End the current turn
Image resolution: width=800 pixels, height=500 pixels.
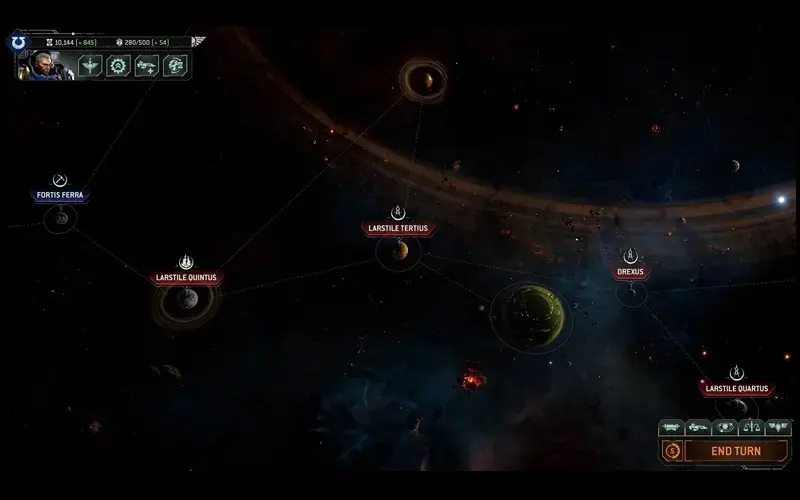735,451
